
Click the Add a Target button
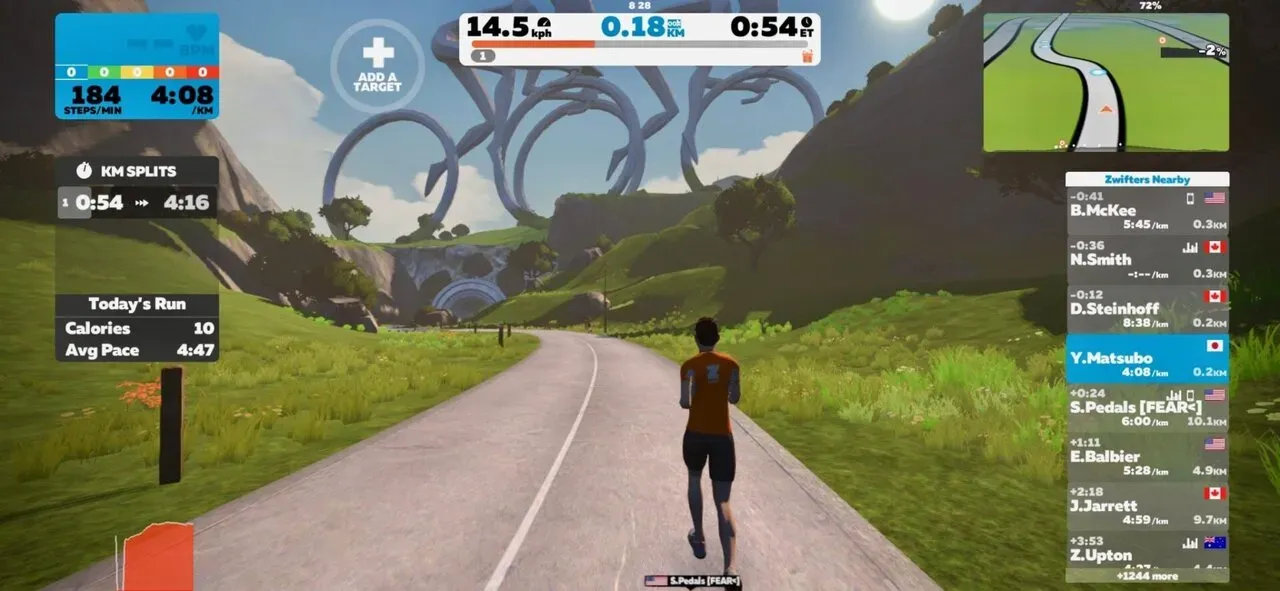pyautogui.click(x=377, y=64)
